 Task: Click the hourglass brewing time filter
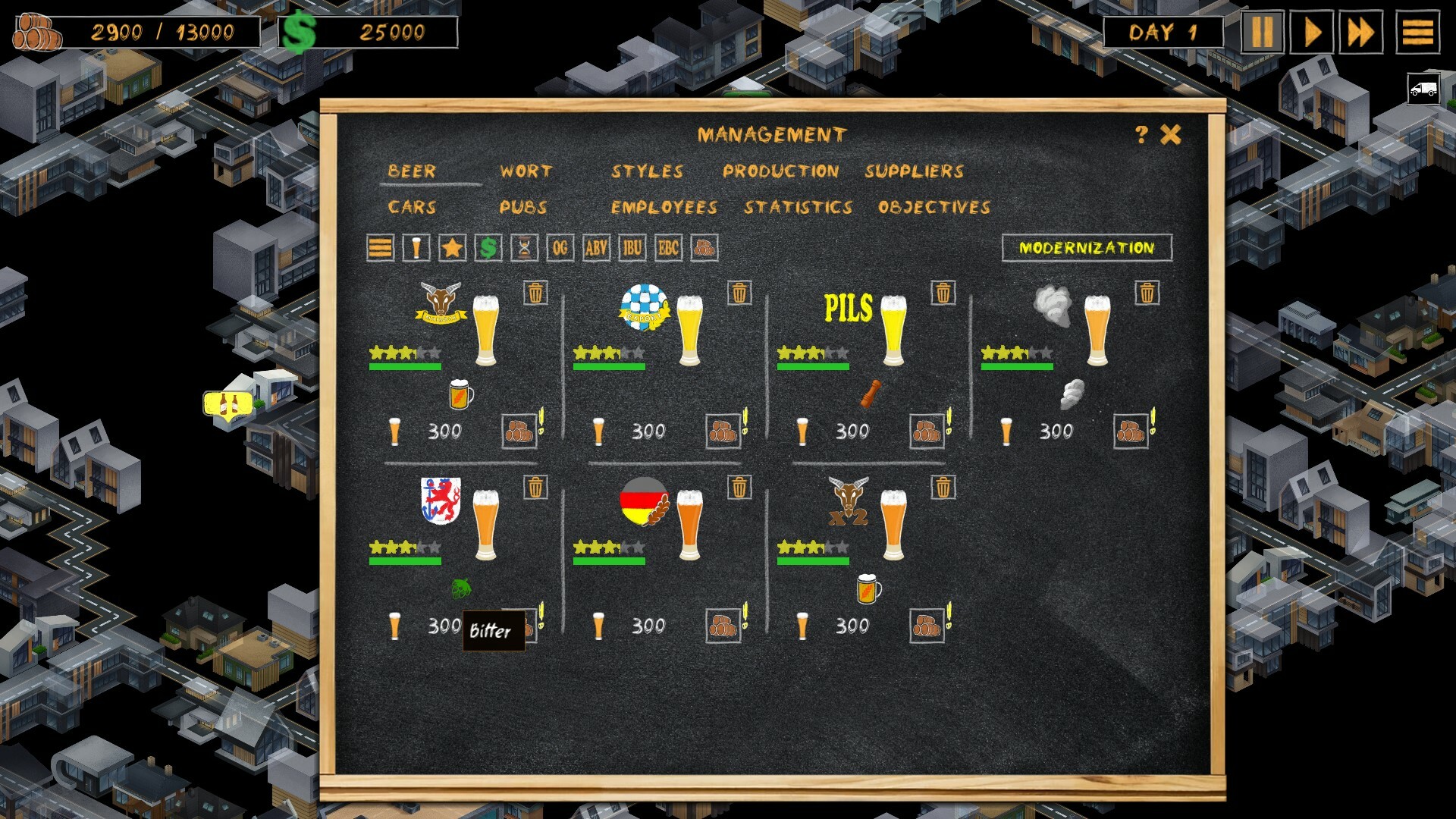point(523,247)
